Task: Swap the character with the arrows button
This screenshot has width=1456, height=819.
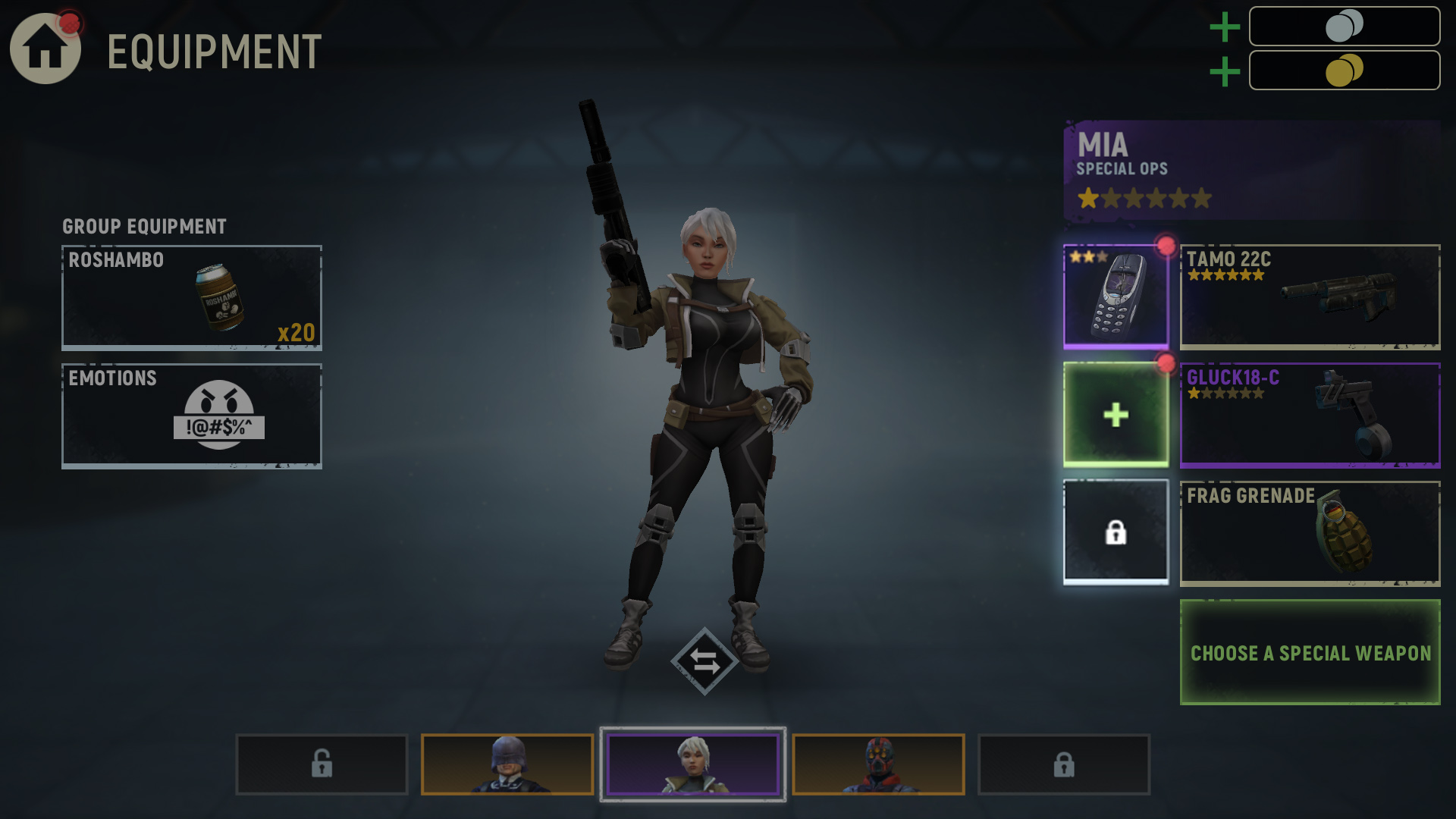Action: [x=704, y=661]
